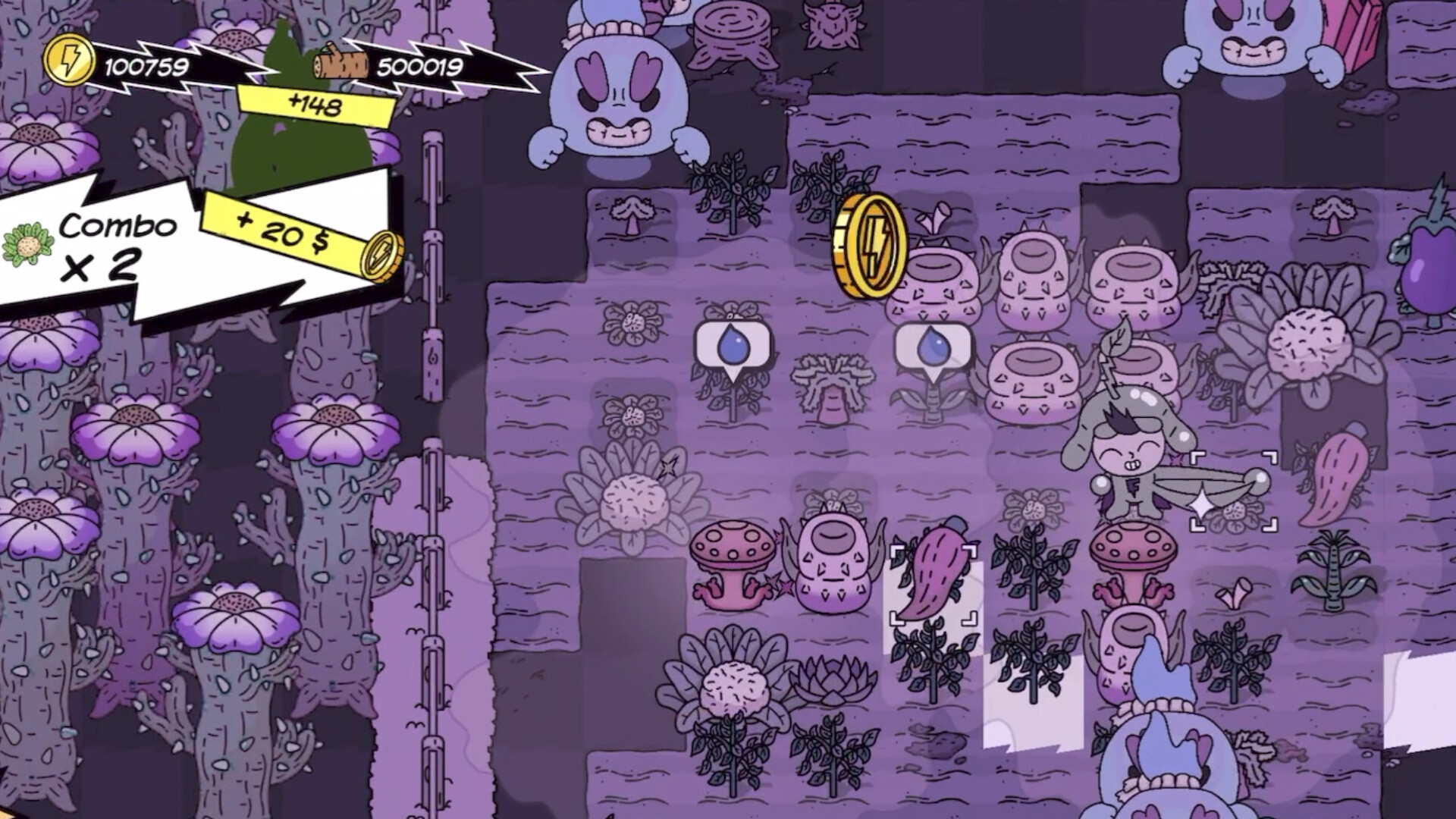Click the flower icon beside Combo x2
The image size is (1456, 819).
(x=29, y=241)
